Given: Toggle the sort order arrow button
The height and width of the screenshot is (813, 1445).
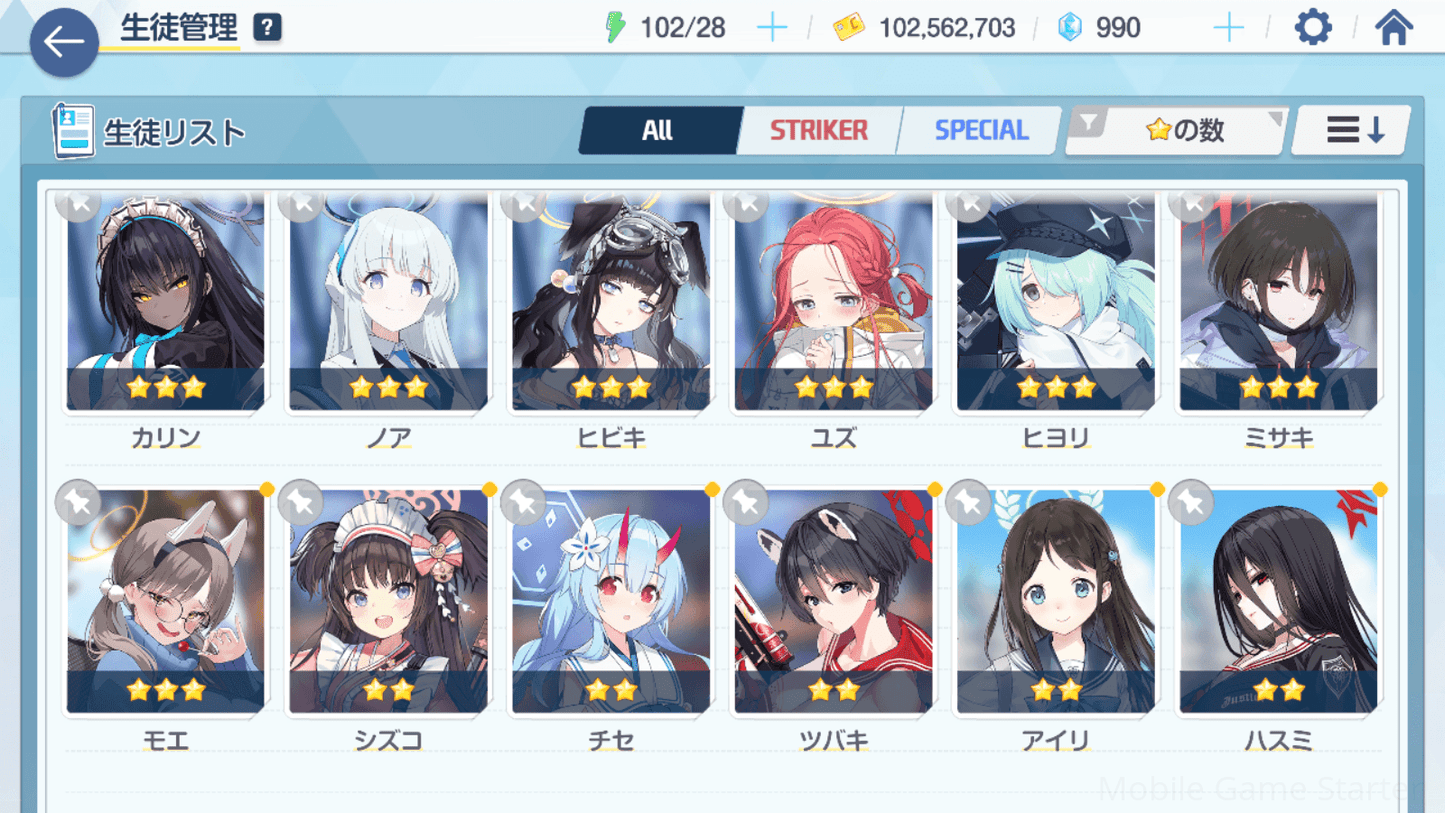Looking at the screenshot, I should (x=1353, y=130).
